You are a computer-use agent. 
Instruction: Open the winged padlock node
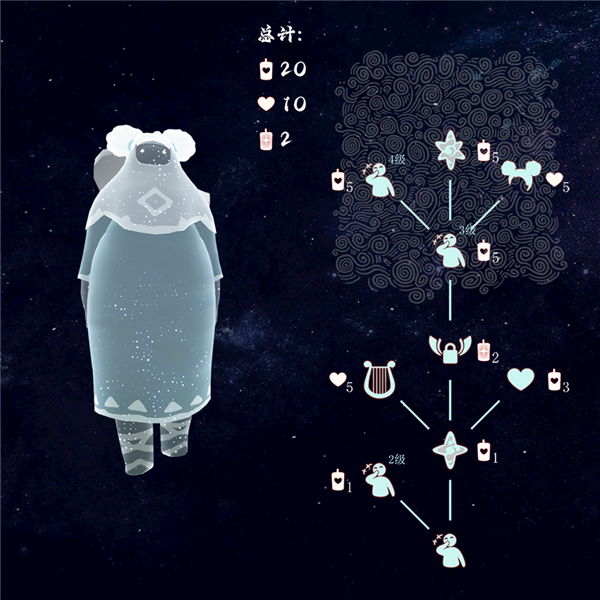(450, 351)
